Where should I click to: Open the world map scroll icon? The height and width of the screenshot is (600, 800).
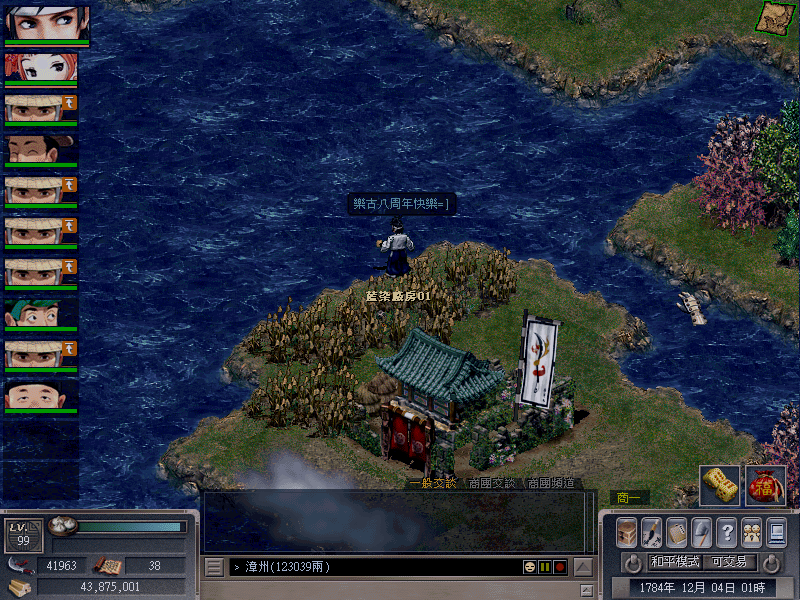(771, 16)
